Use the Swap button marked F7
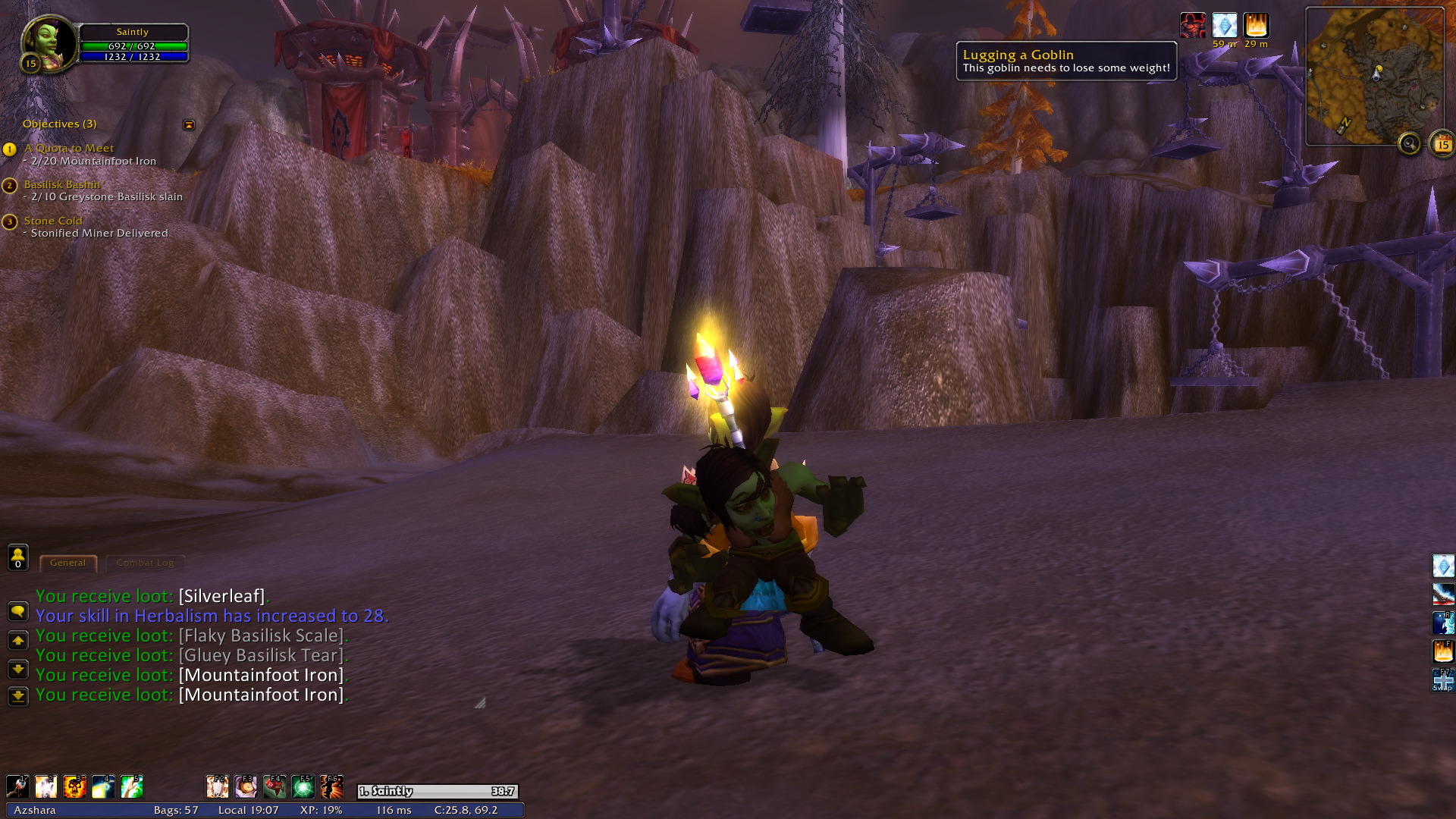 tap(1442, 679)
